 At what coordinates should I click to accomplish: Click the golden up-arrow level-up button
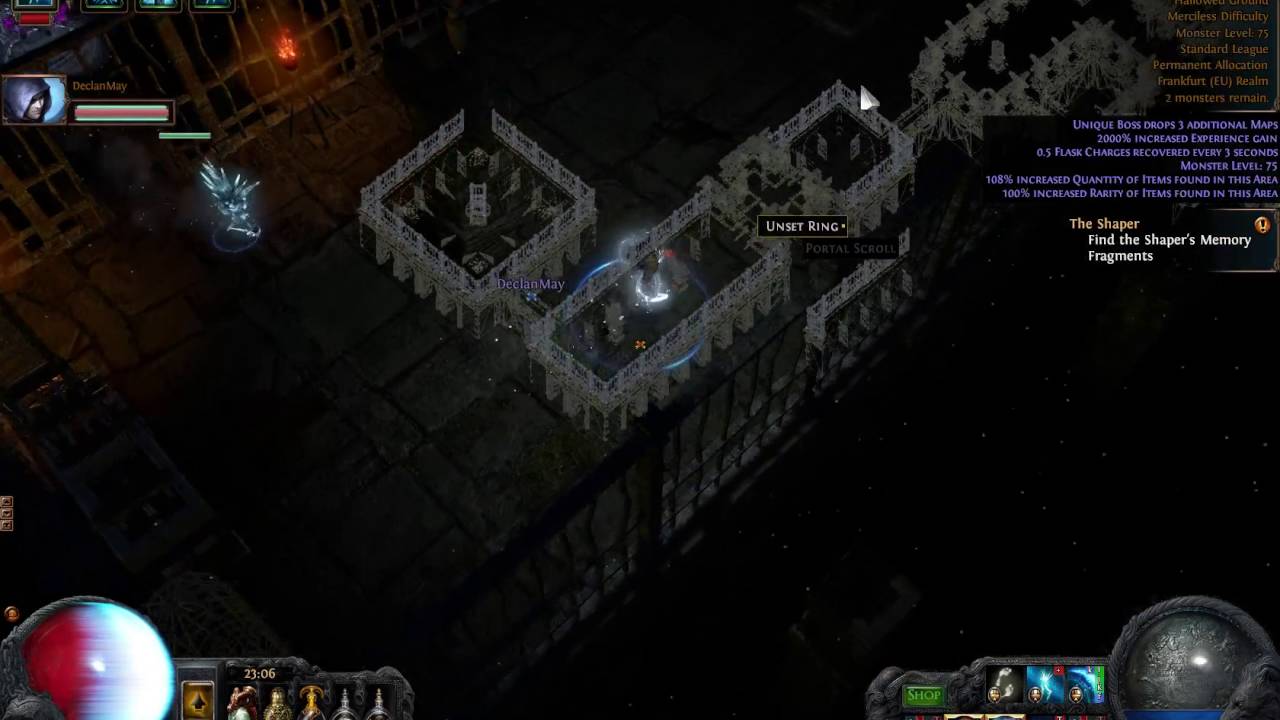tap(198, 701)
